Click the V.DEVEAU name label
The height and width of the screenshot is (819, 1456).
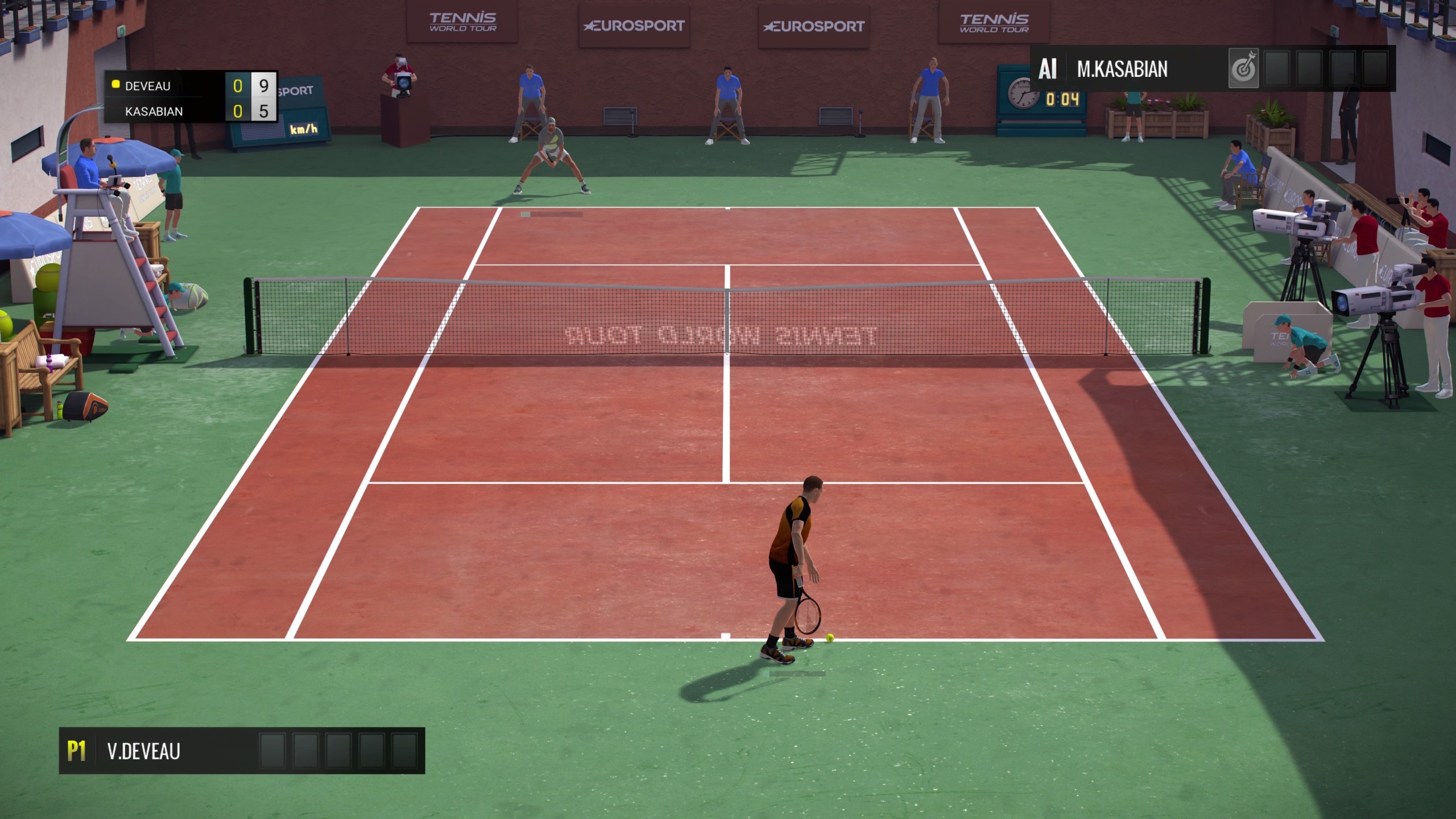pyautogui.click(x=145, y=751)
